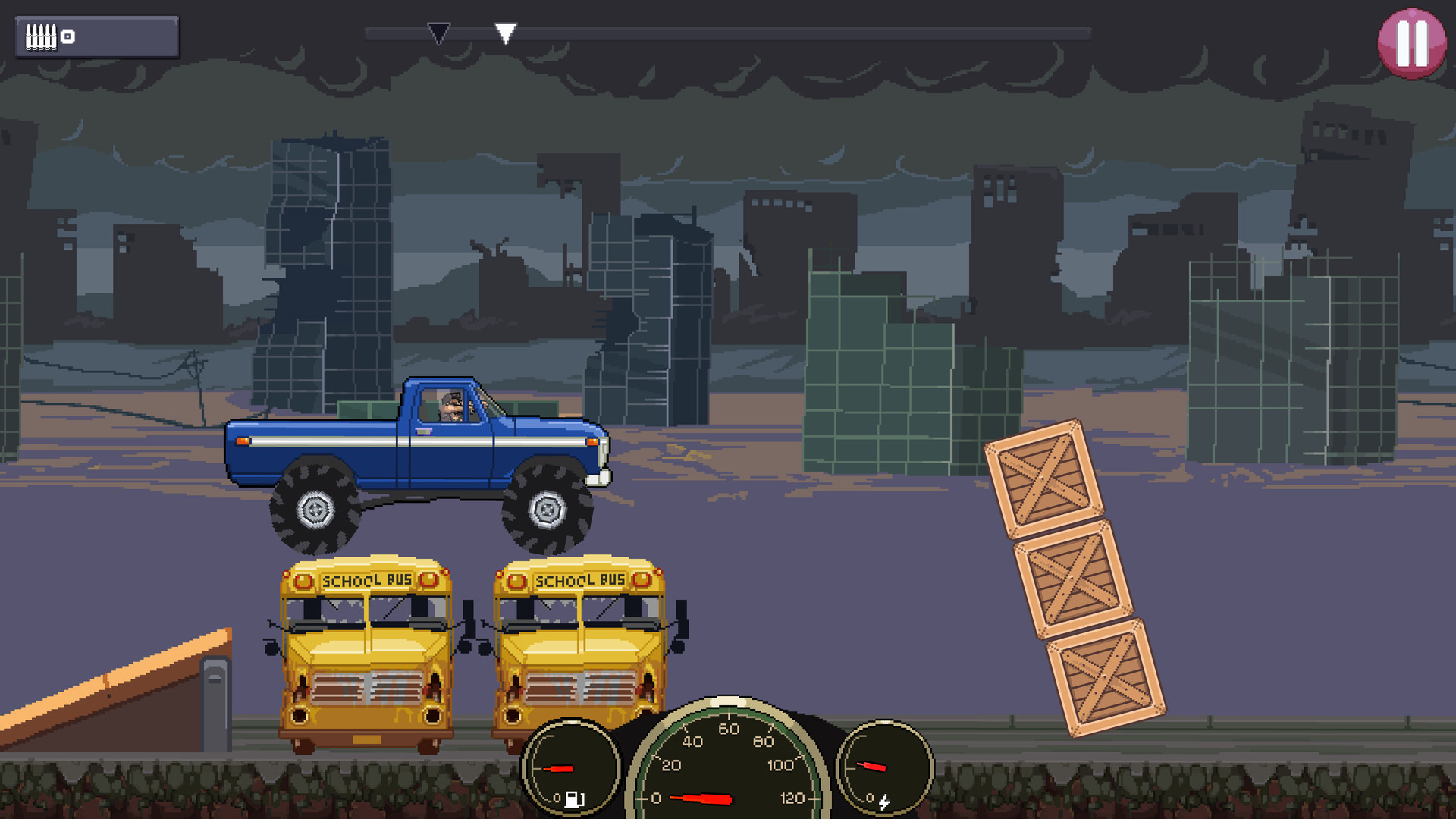
Task: Toggle the dark triangle marker on the progress bar
Action: coord(438,32)
